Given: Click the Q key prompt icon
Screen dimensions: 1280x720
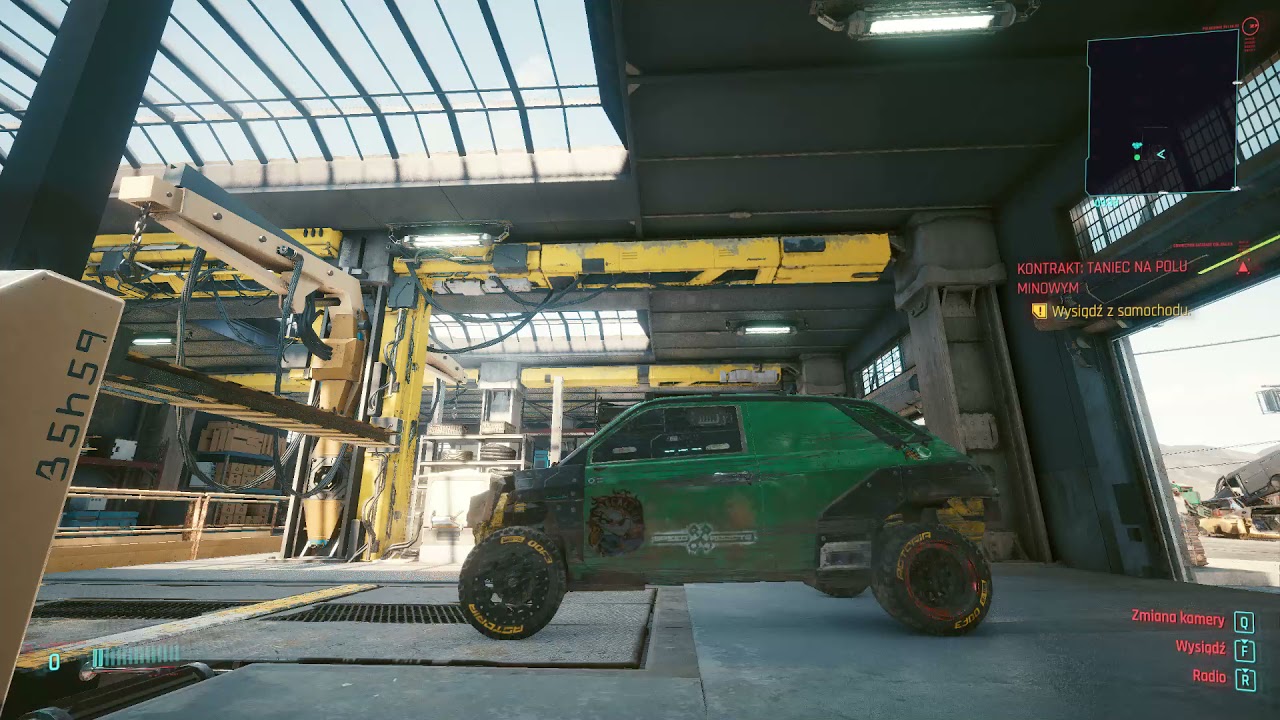Looking at the screenshot, I should [1243, 622].
